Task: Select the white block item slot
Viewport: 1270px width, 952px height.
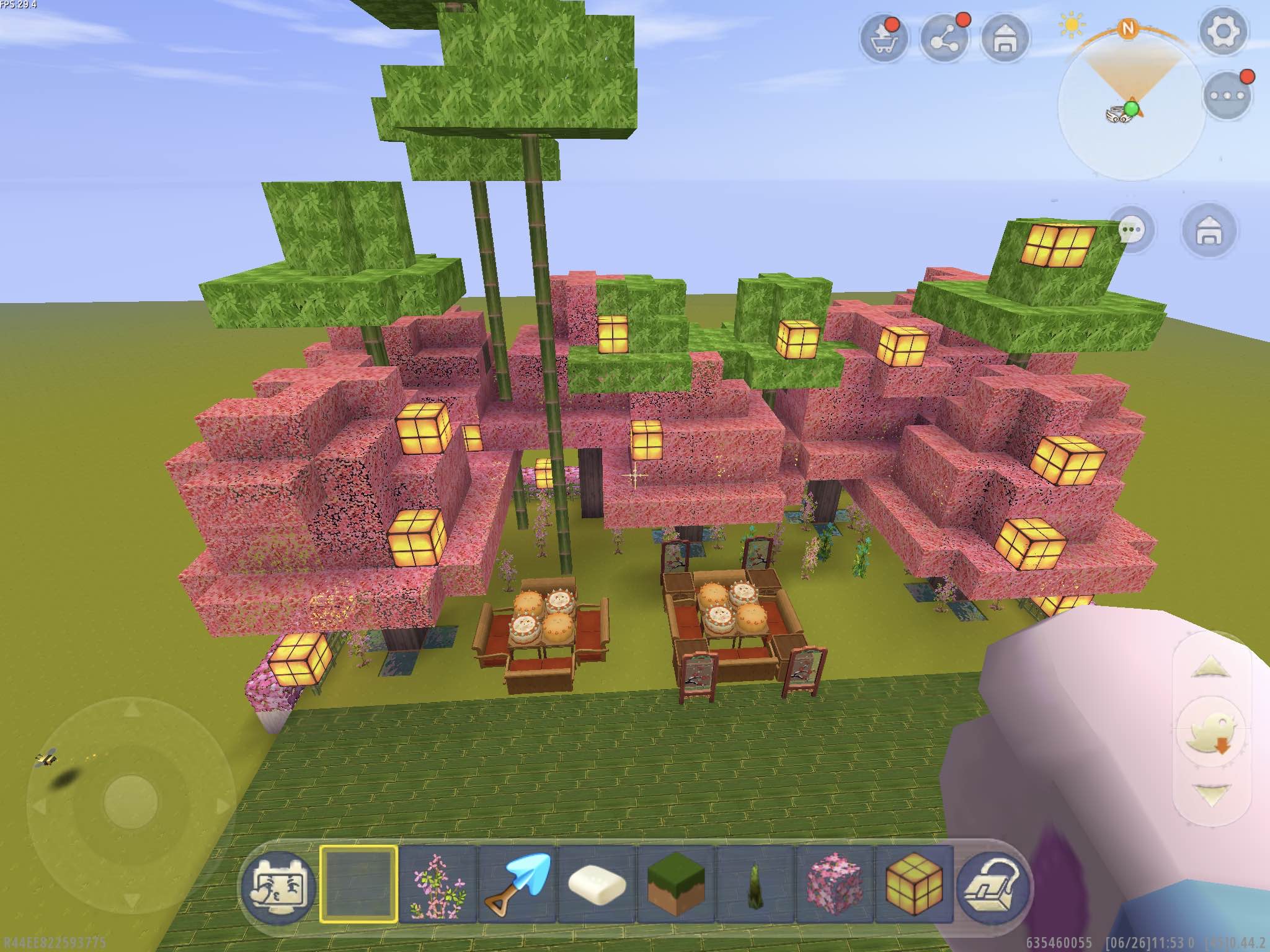Action: [x=597, y=884]
